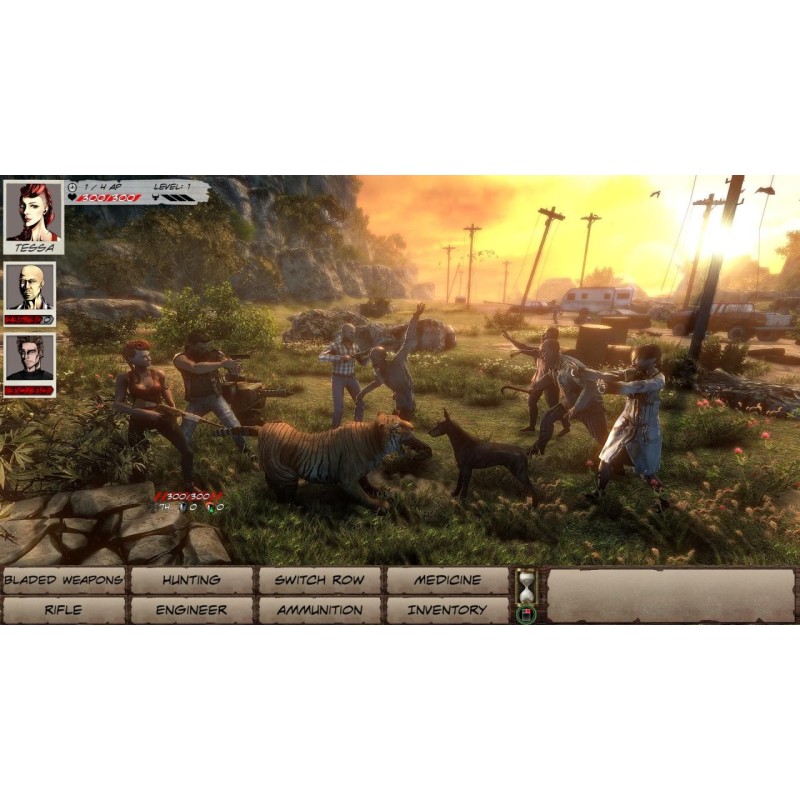Click the Switch Row button
Viewport: 800px width, 800px height.
[x=320, y=580]
